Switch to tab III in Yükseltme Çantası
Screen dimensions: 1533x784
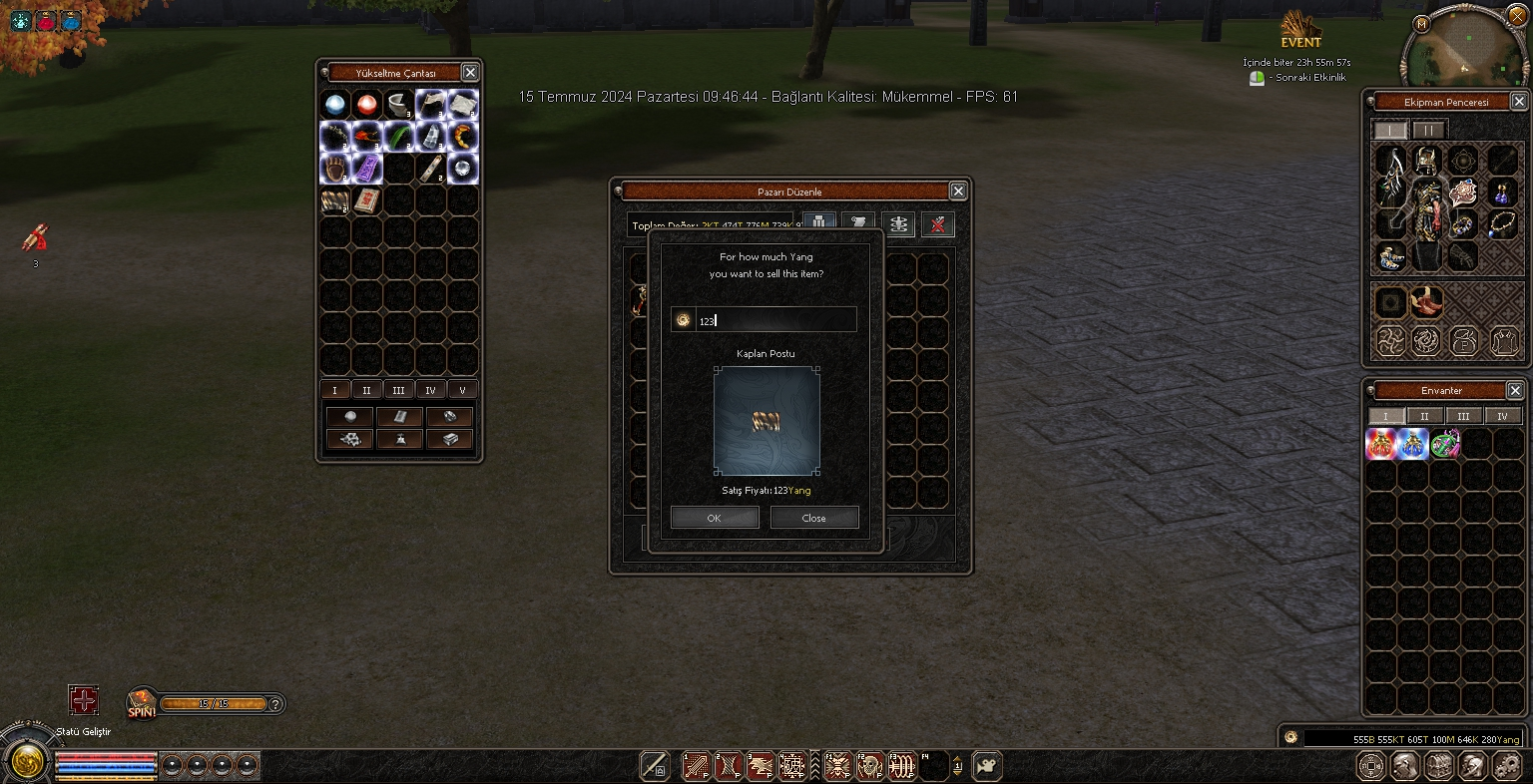click(398, 390)
